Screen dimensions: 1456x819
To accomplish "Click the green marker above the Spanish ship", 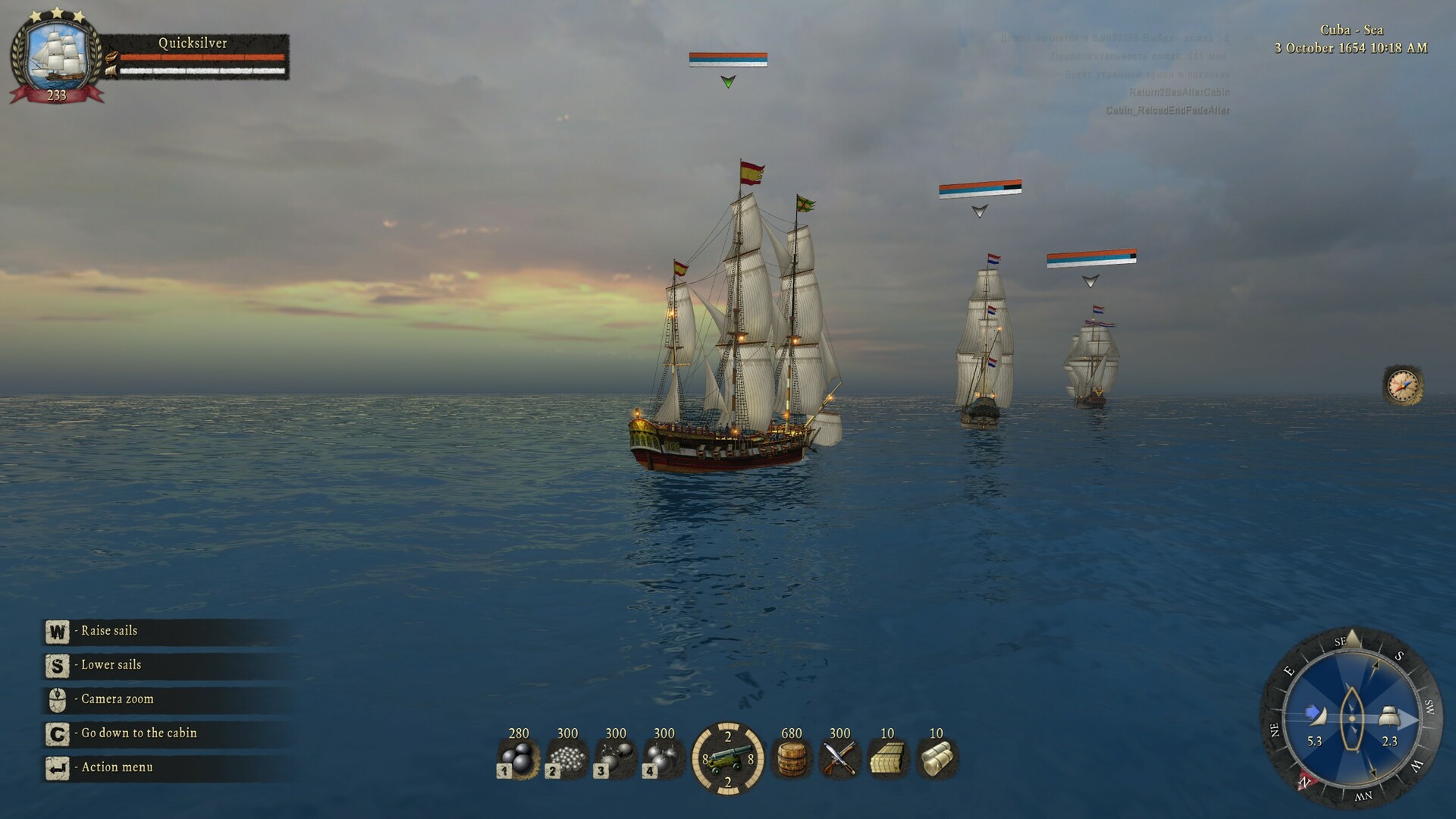I will tap(729, 81).
